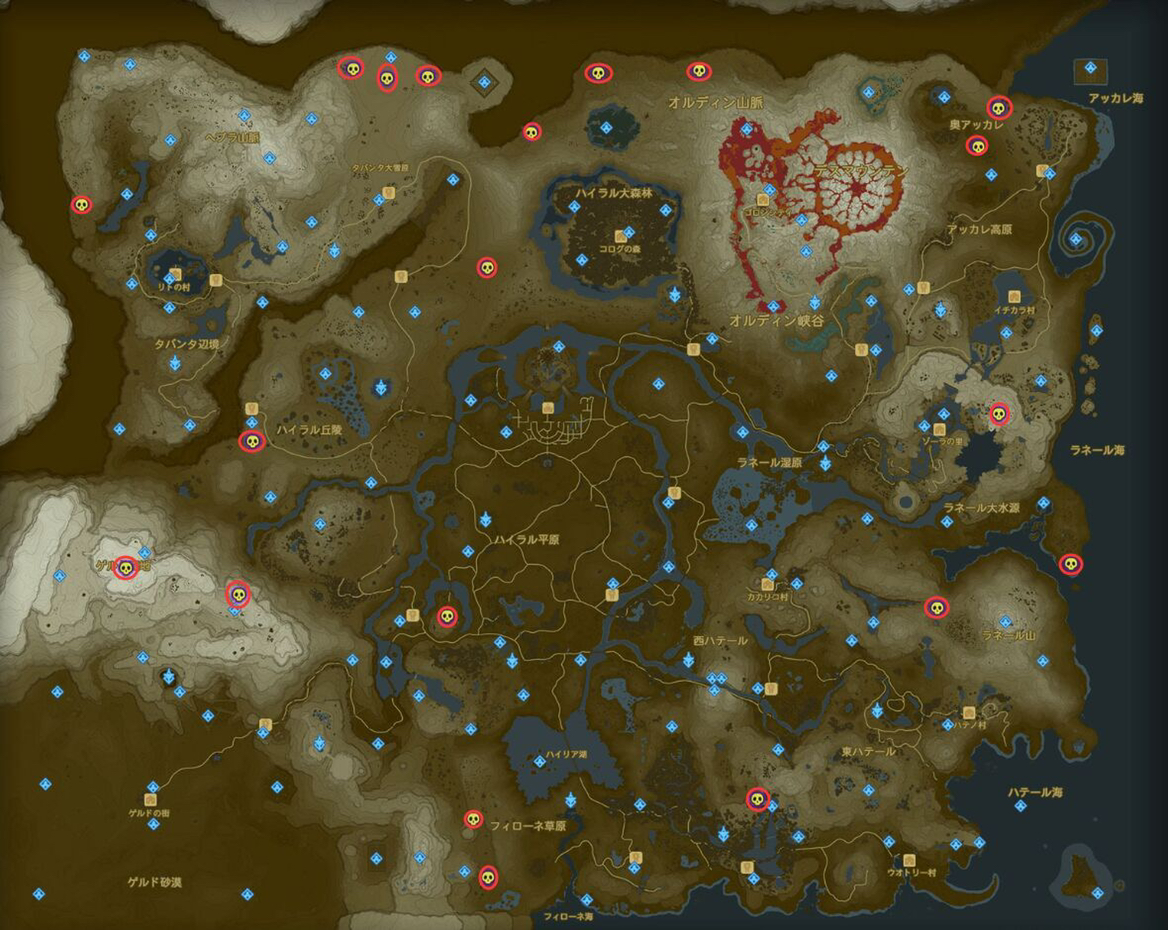Select the skull marker on the east coast south of ラネール大水源
Image resolution: width=1168 pixels, height=930 pixels.
point(1071,565)
